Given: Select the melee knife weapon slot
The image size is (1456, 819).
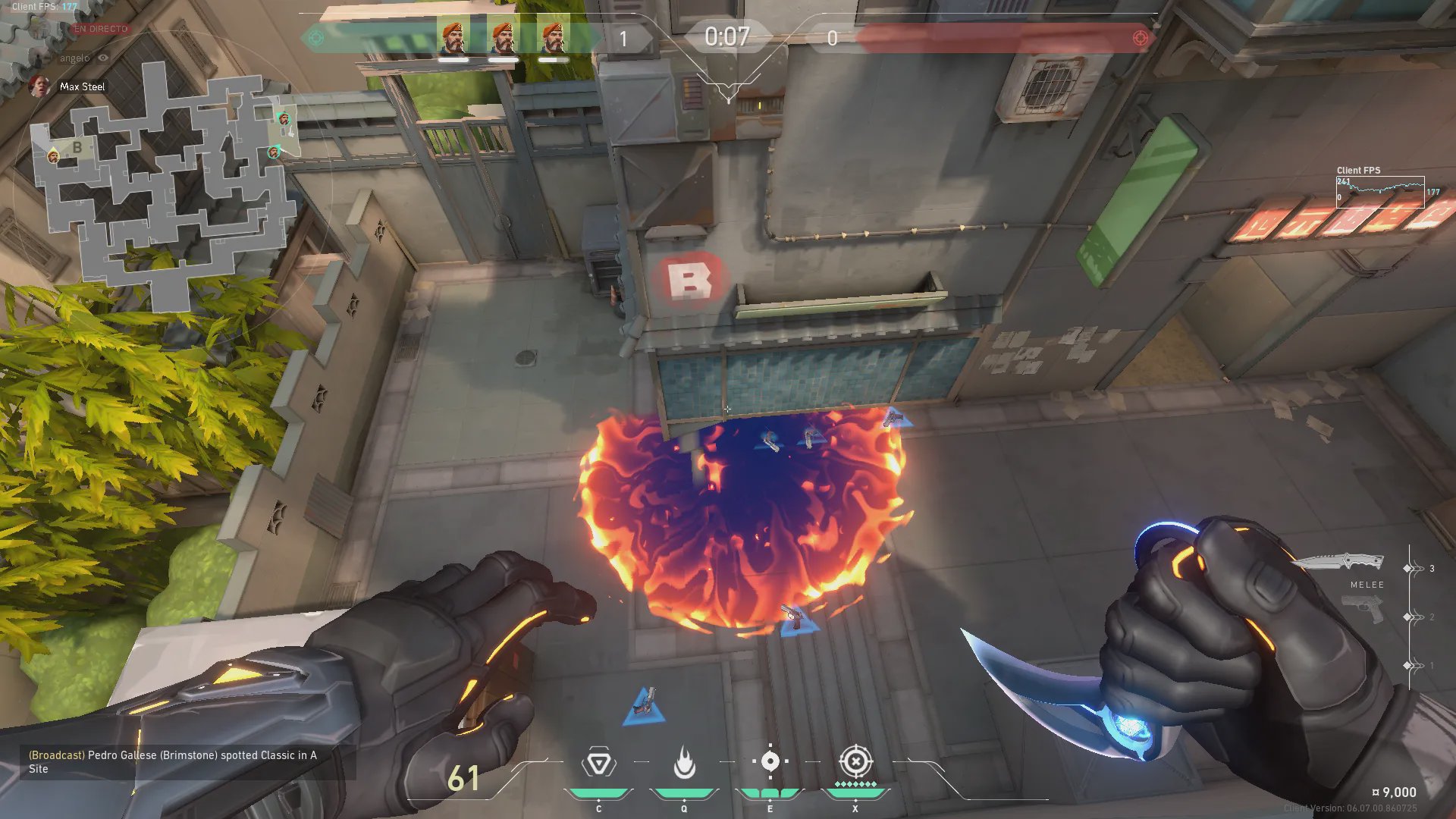Looking at the screenshot, I should coord(1338,563).
